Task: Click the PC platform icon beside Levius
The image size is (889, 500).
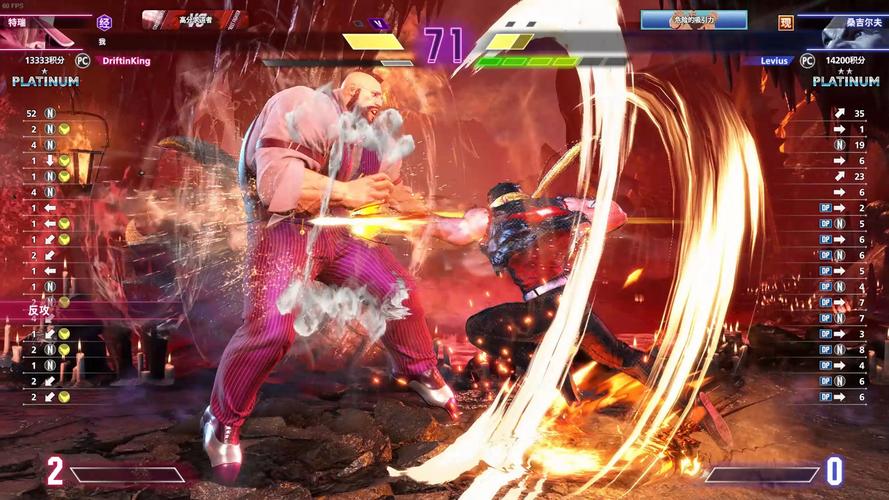Action: click(x=807, y=61)
